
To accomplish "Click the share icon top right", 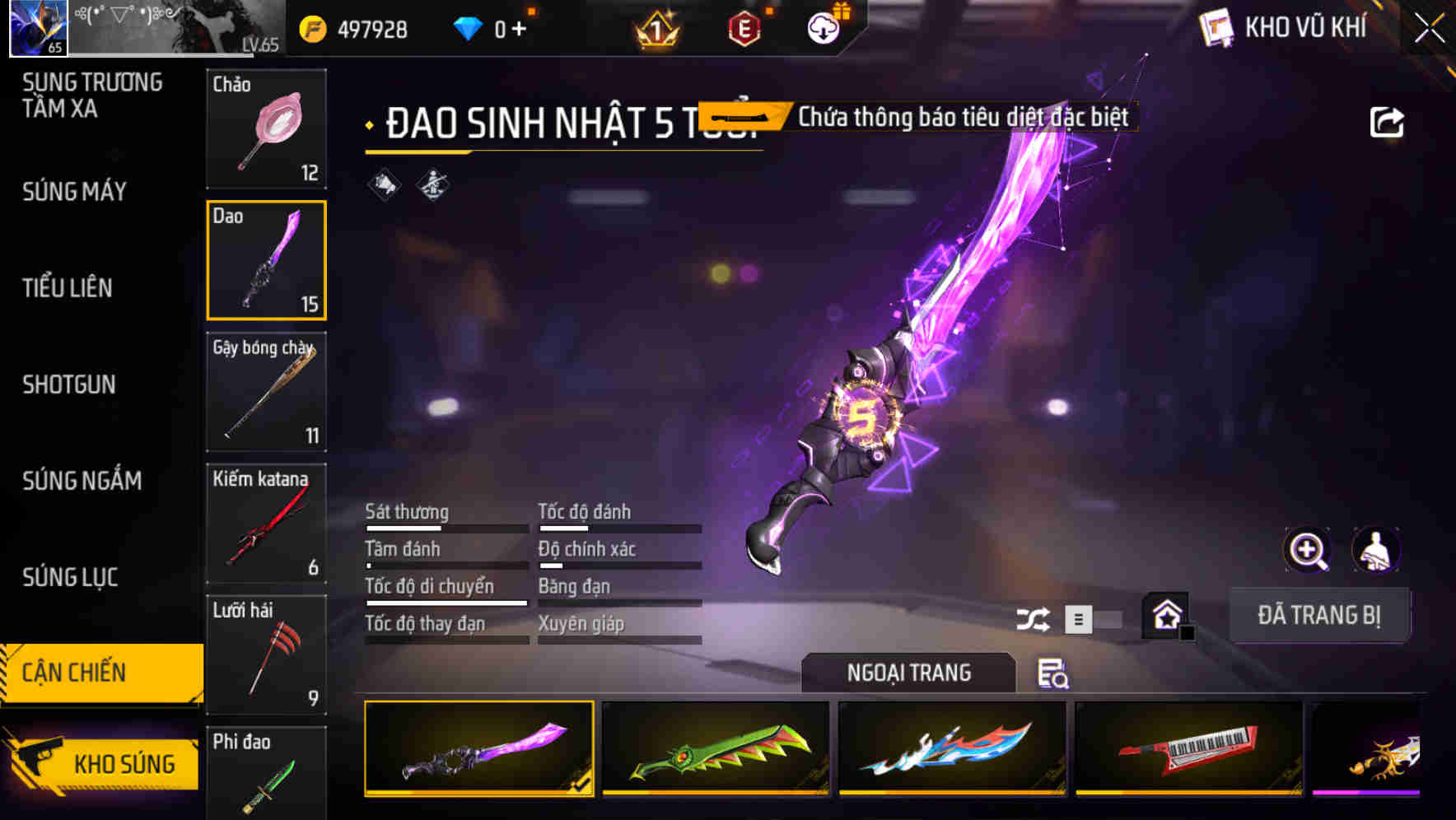I will (1388, 121).
